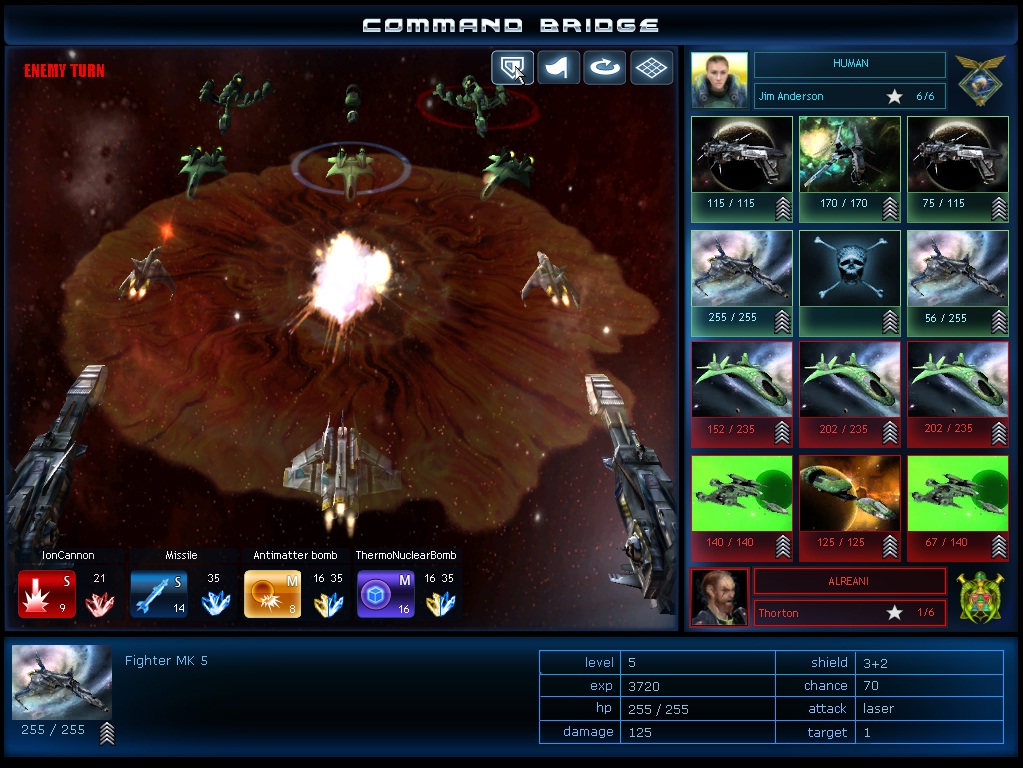This screenshot has width=1023, height=768.
Task: Select the ship card showing 75 / 115
Action: (x=958, y=168)
